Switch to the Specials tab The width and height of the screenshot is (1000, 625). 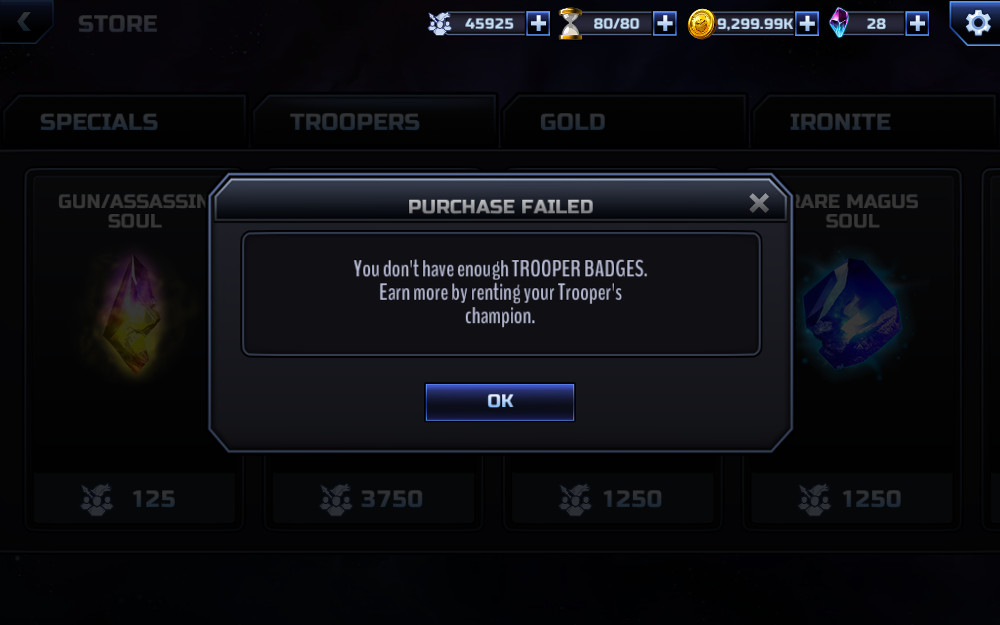coord(98,122)
